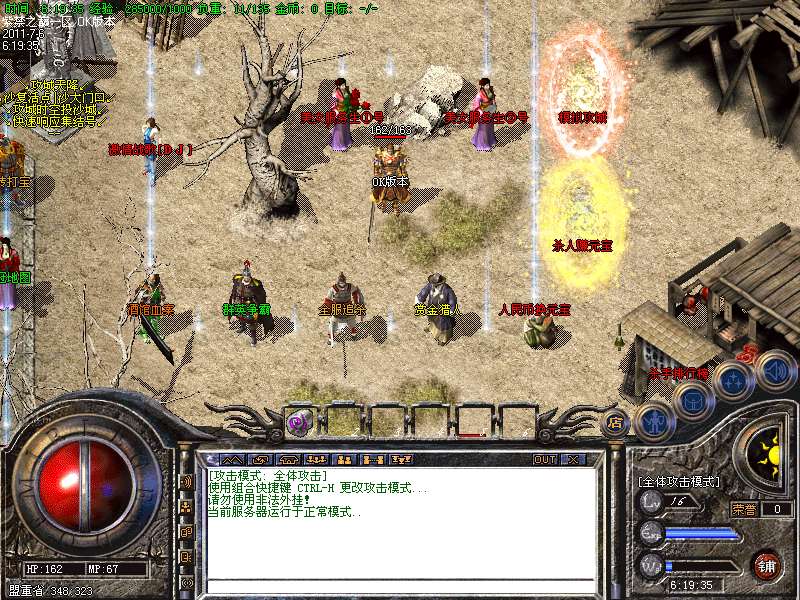This screenshot has height=600, width=800.
Task: Close the game using the X button
Action: [573, 459]
